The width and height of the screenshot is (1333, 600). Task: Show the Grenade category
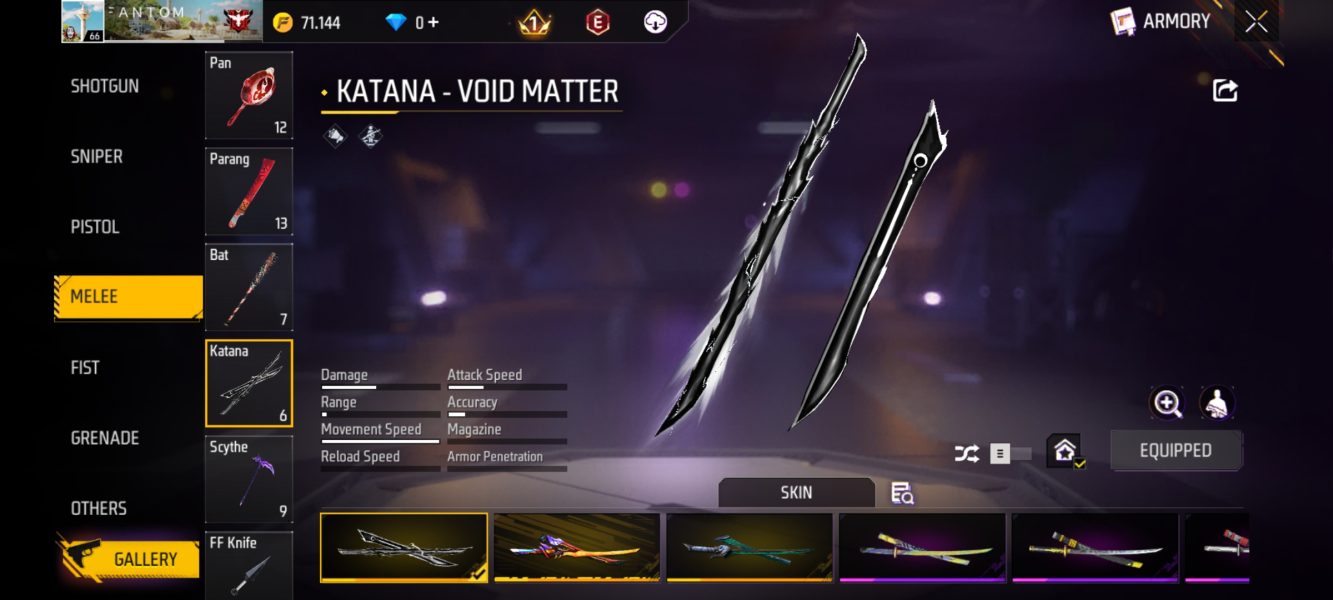[x=105, y=438]
